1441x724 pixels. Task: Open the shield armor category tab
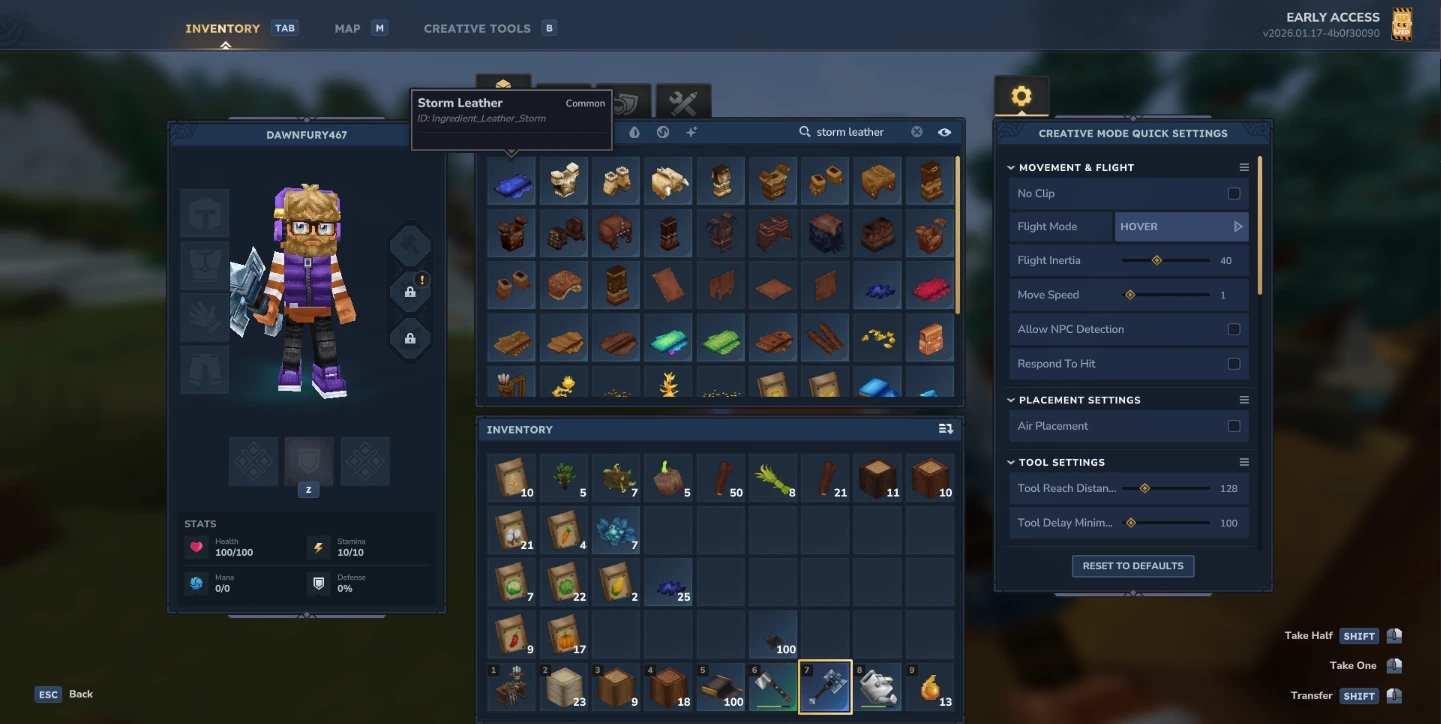pos(625,102)
